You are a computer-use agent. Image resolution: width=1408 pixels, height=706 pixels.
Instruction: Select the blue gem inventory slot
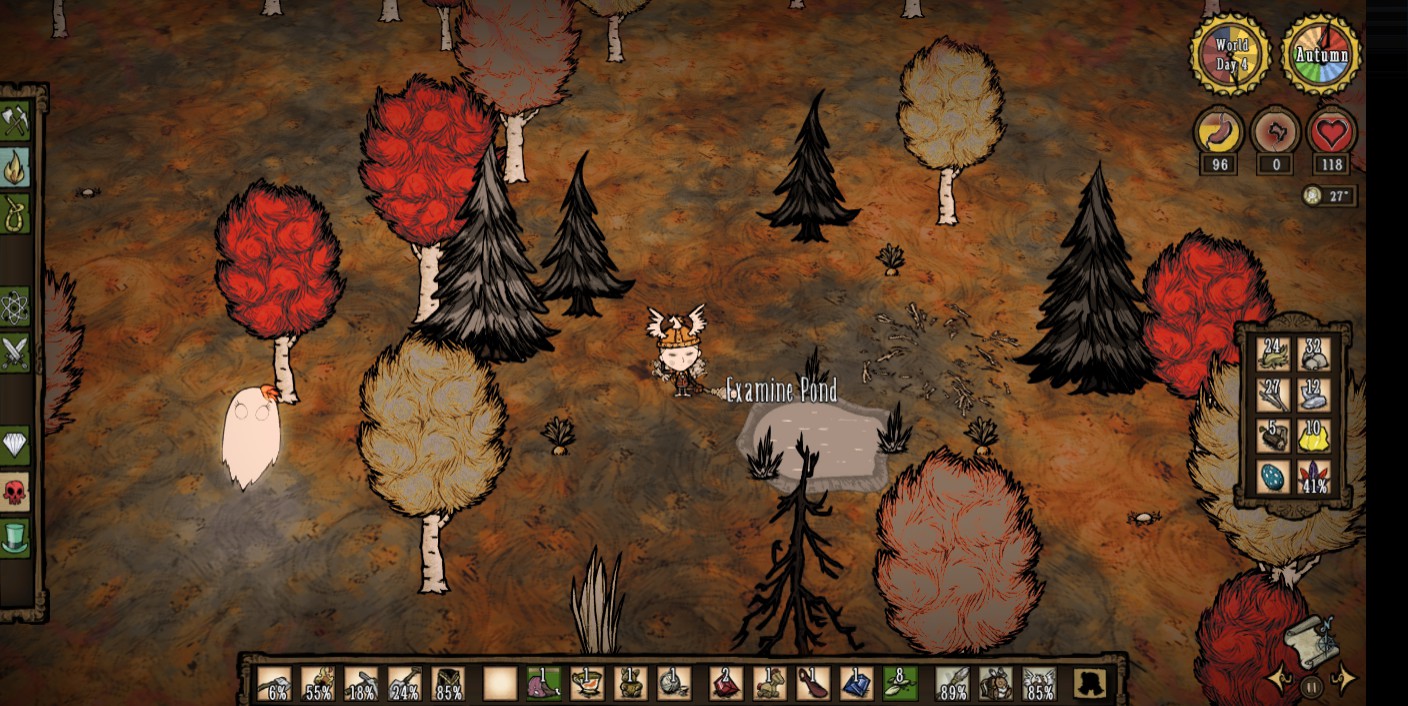click(856, 684)
